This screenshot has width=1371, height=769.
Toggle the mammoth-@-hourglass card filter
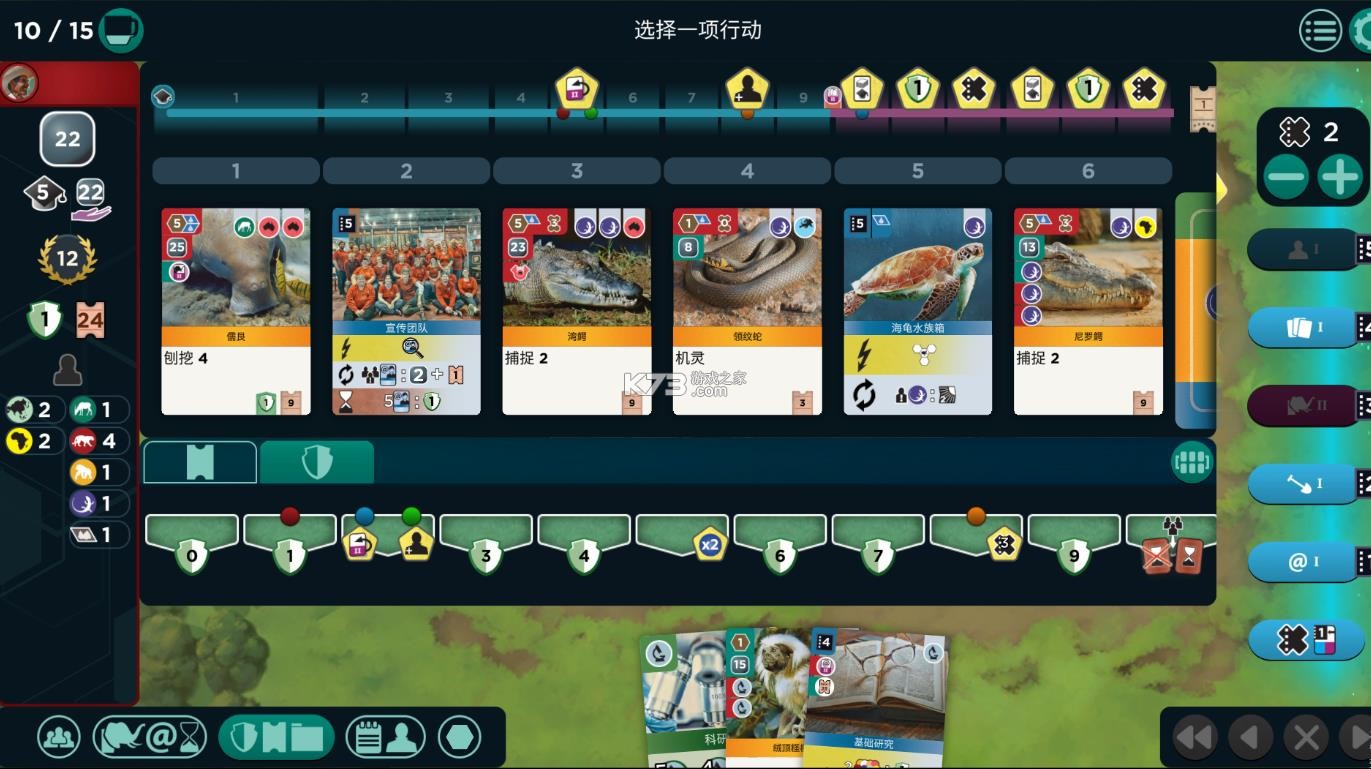tap(150, 736)
